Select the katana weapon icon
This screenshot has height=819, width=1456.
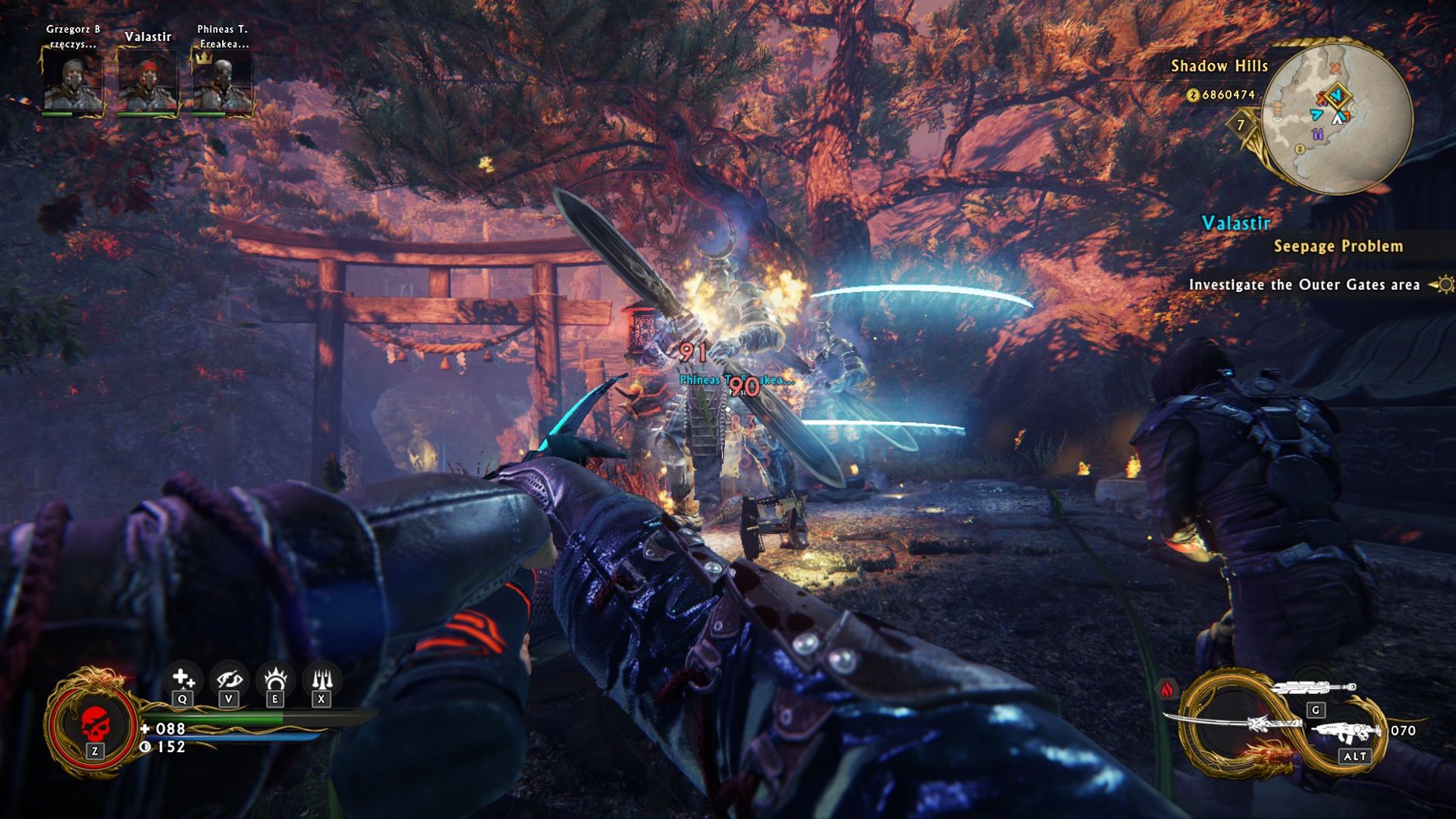[1235, 723]
